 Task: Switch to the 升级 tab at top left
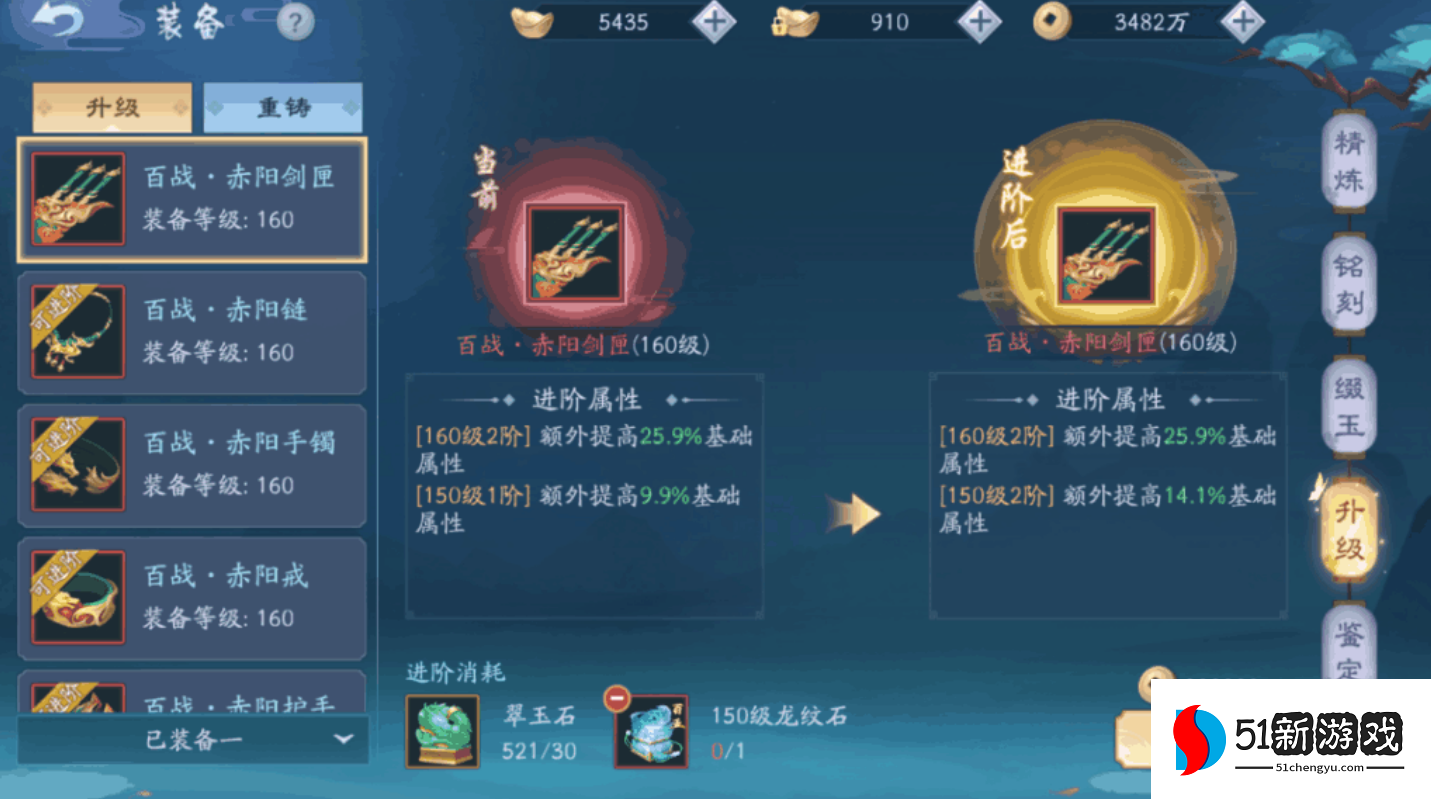(113, 106)
